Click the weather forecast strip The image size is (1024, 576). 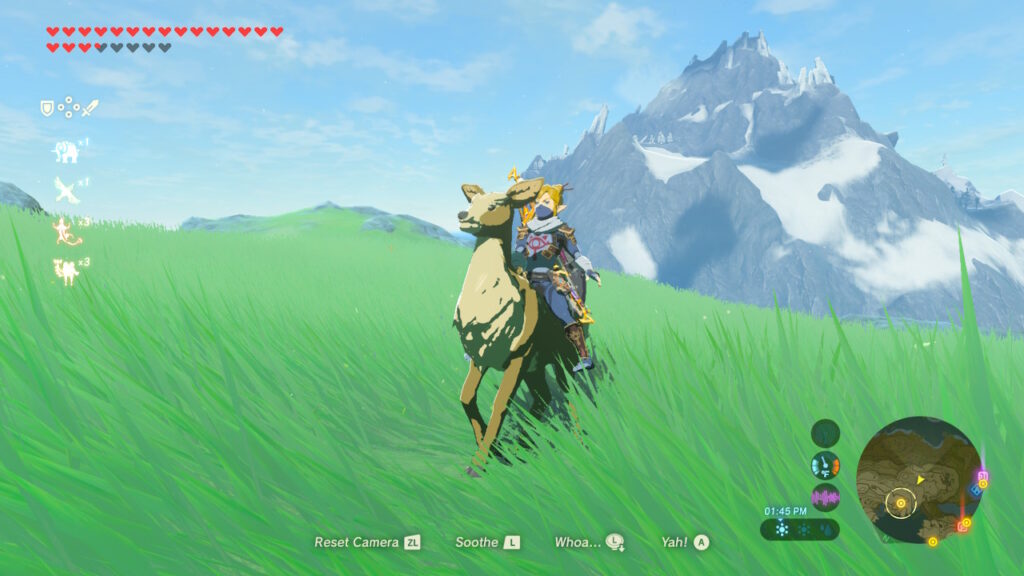[x=799, y=529]
